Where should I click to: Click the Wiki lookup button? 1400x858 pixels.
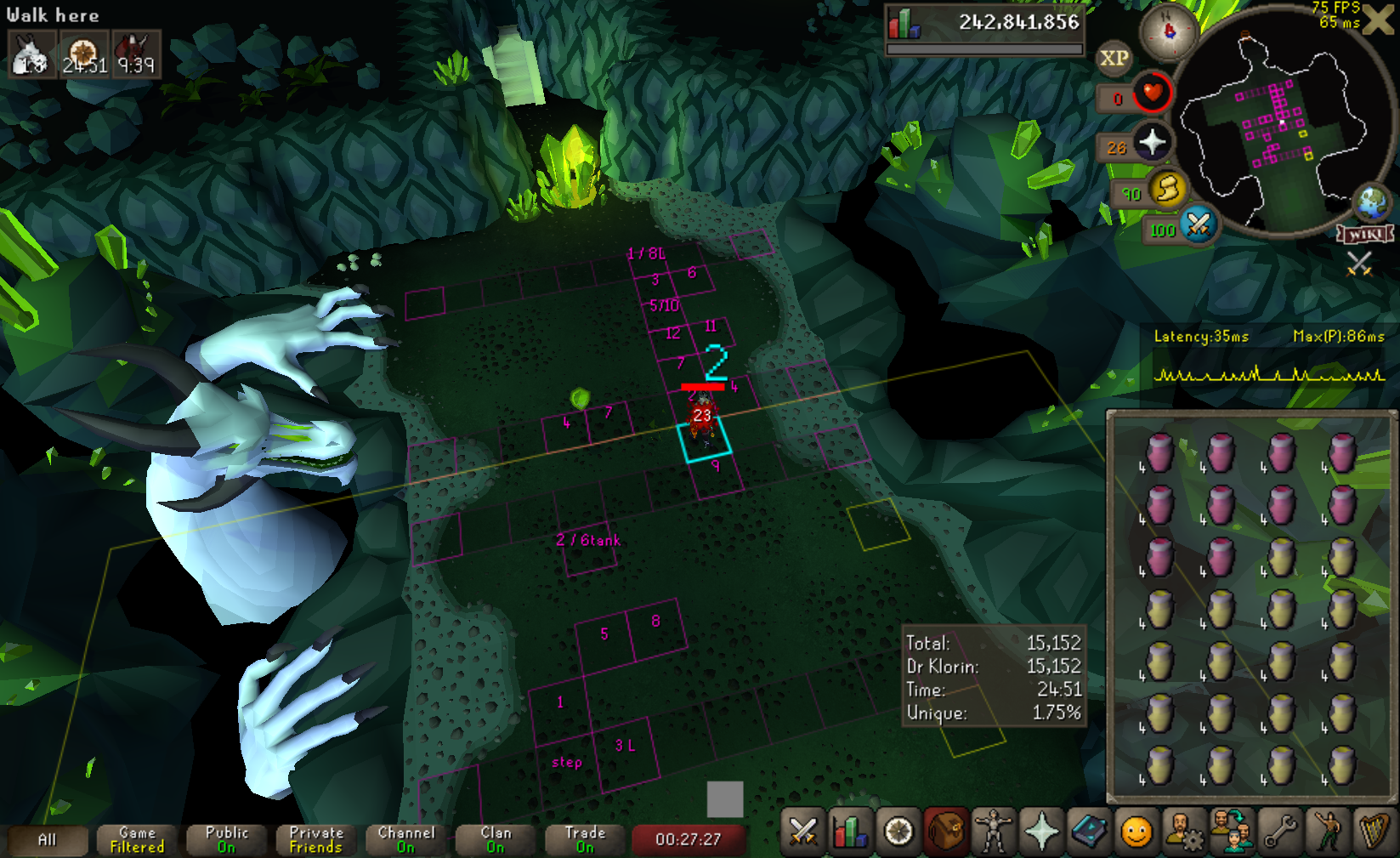1365,234
